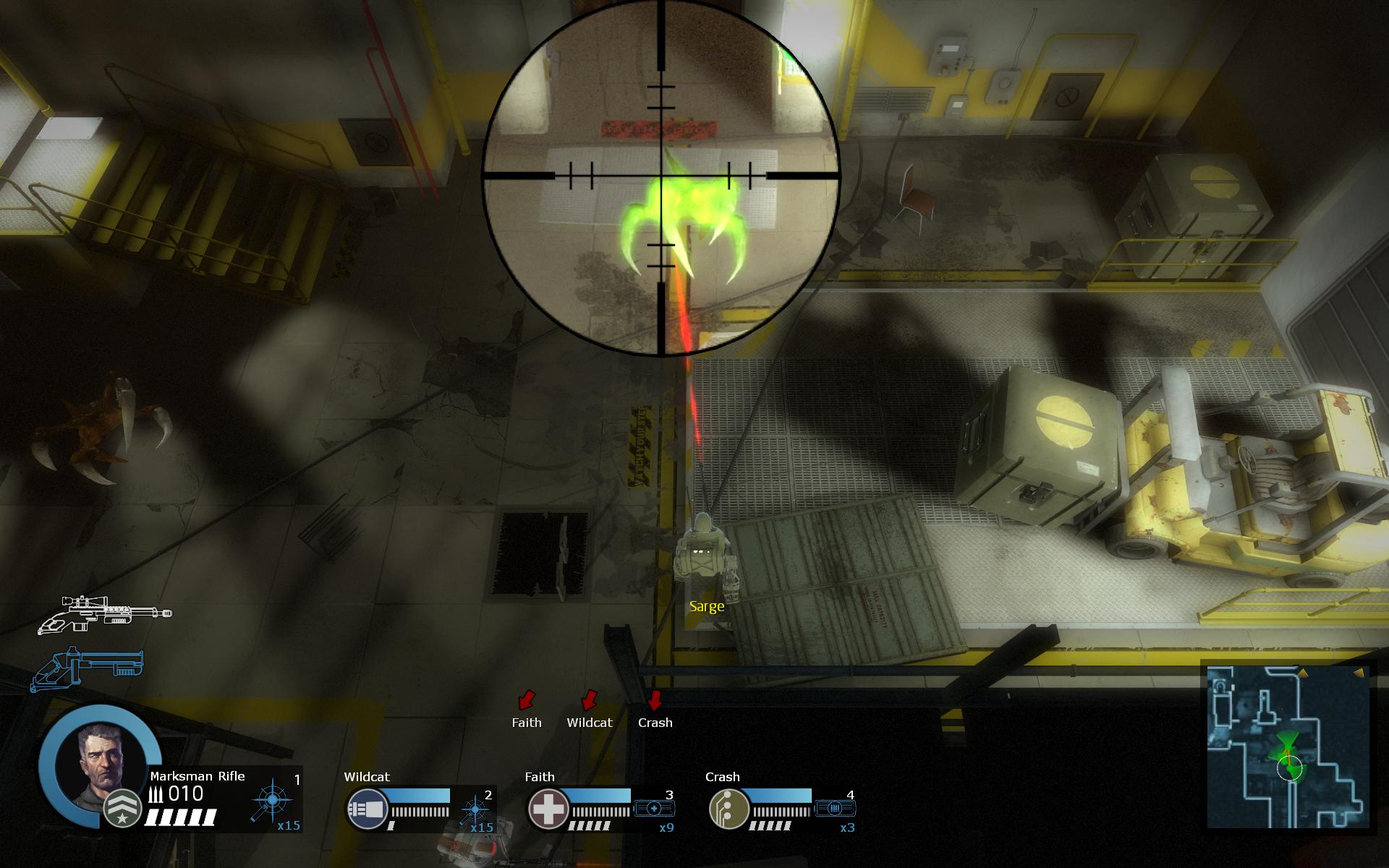Open the minimap

coord(1288,746)
